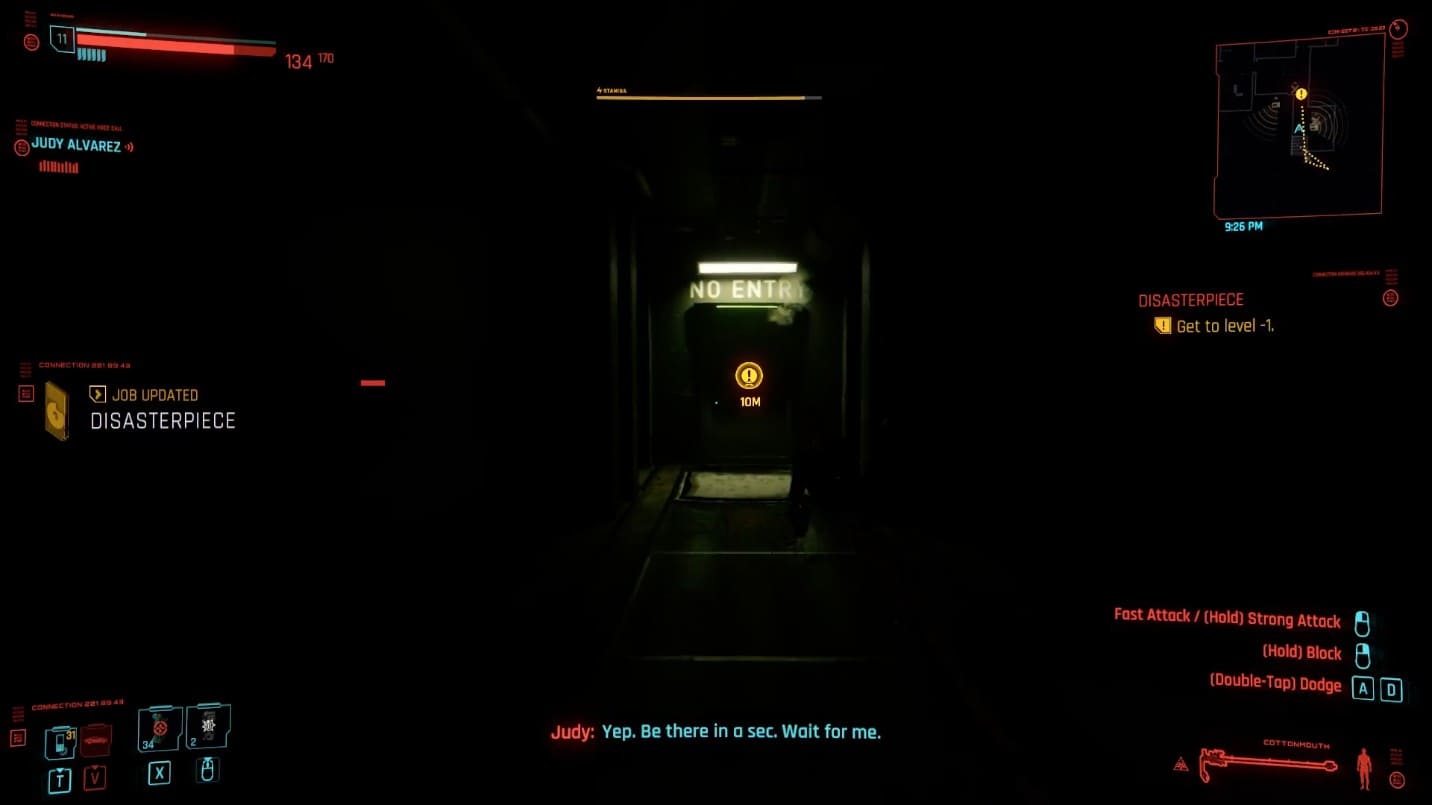The image size is (1432, 805).
Task: Click the red vehicle summon icon
Action: [x=95, y=740]
